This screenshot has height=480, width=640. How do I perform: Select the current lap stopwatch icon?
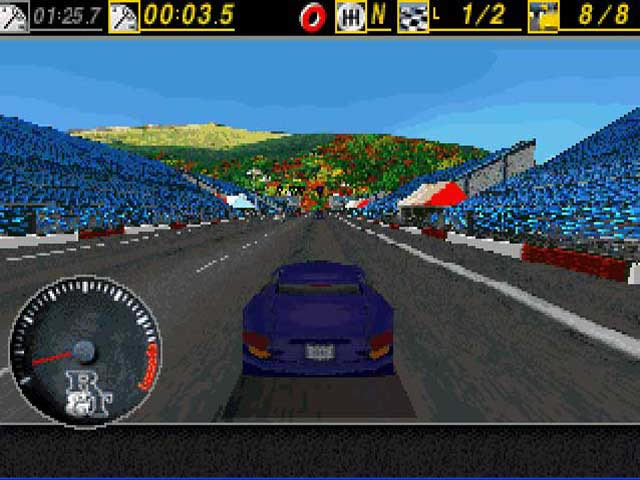click(x=124, y=16)
